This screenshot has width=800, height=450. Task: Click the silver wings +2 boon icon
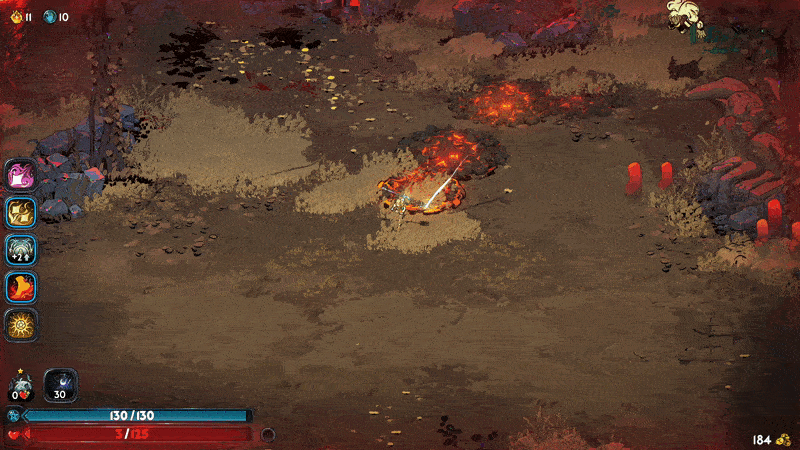21,249
